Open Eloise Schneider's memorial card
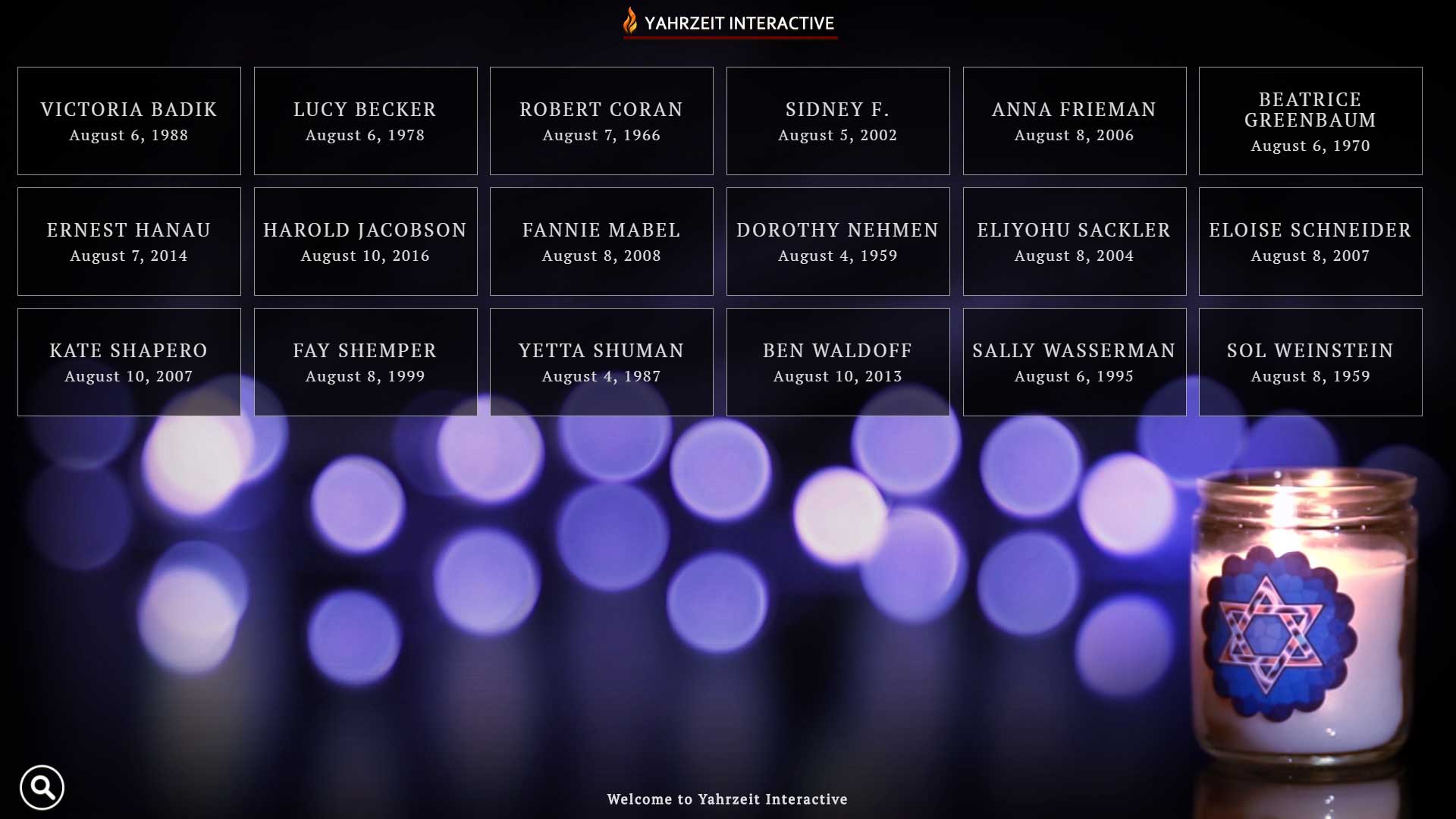The height and width of the screenshot is (819, 1456). click(x=1310, y=242)
